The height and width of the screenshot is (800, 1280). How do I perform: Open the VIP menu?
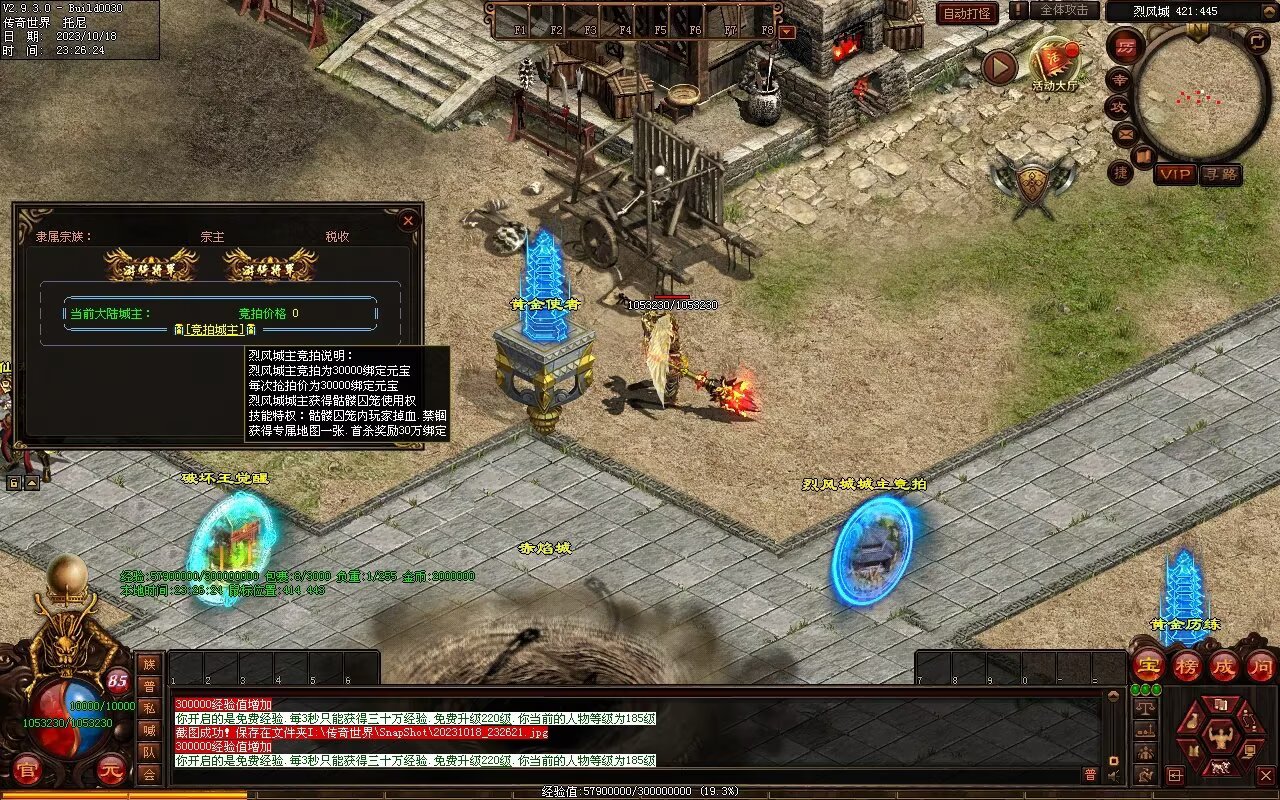1175,174
